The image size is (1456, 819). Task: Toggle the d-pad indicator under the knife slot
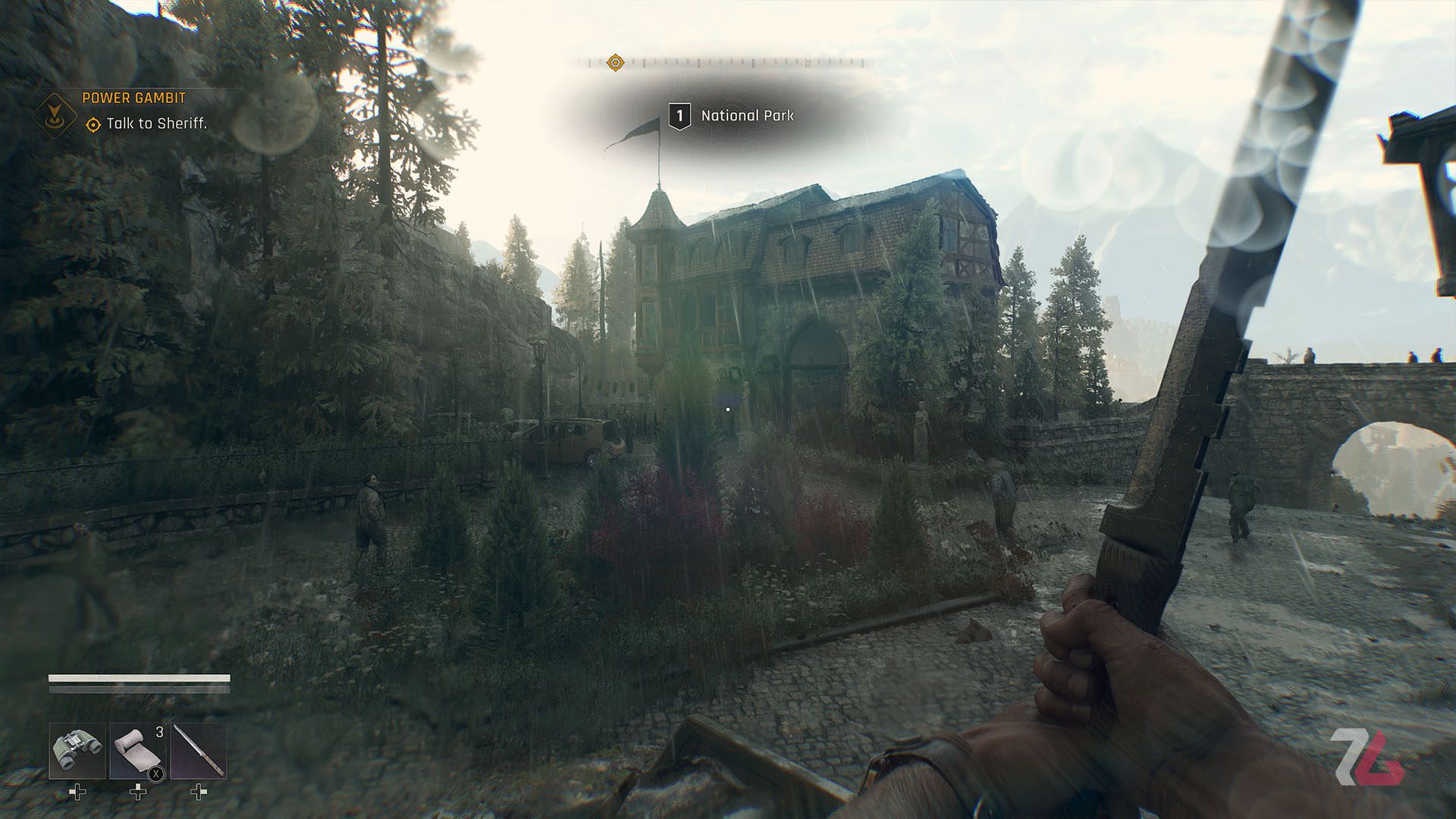pos(199,793)
